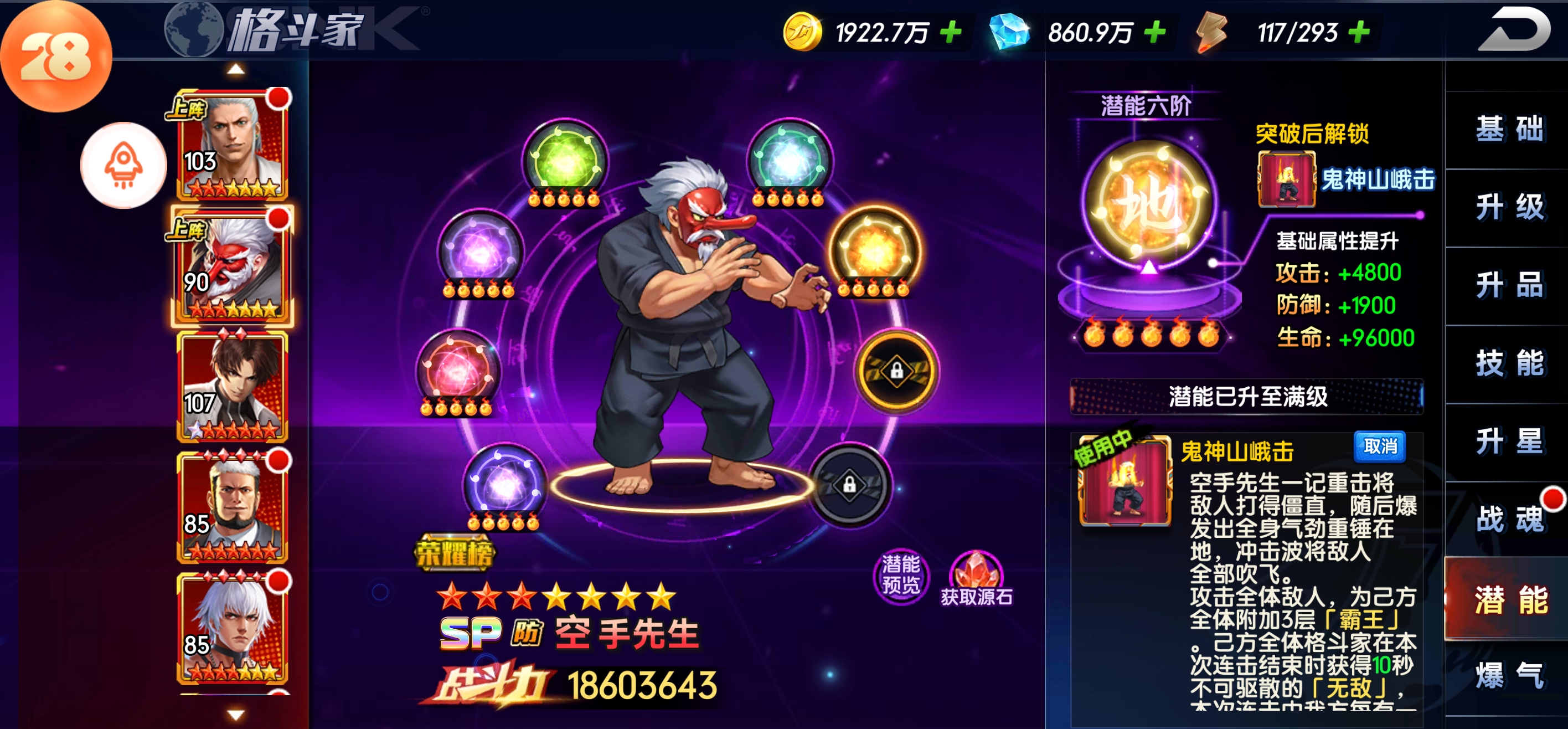Tap the orange rocket boost icon

pos(123,165)
